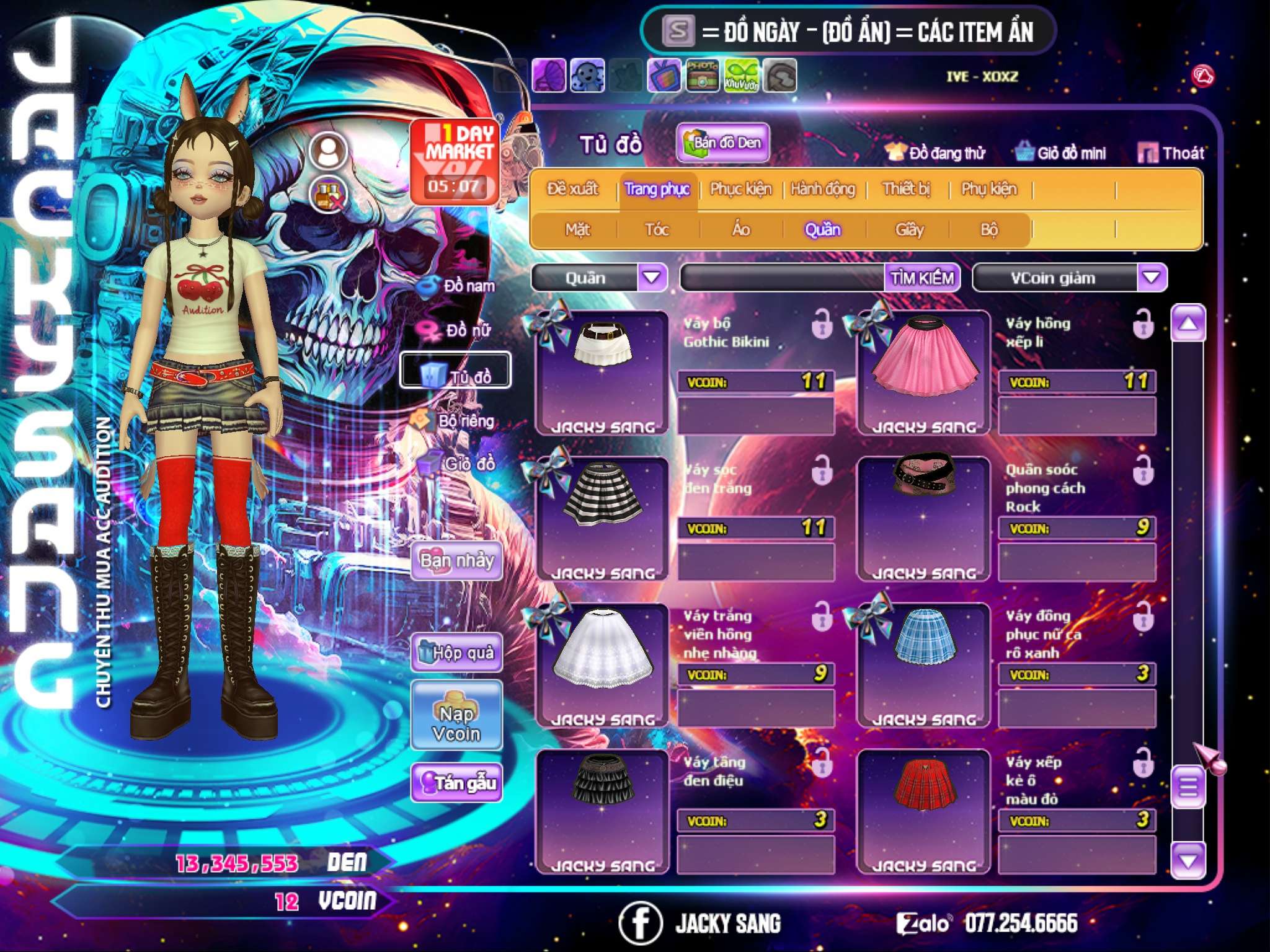Screen dimensions: 1270x952
Task: Switch to the Giầy subcategory
Action: 909,230
